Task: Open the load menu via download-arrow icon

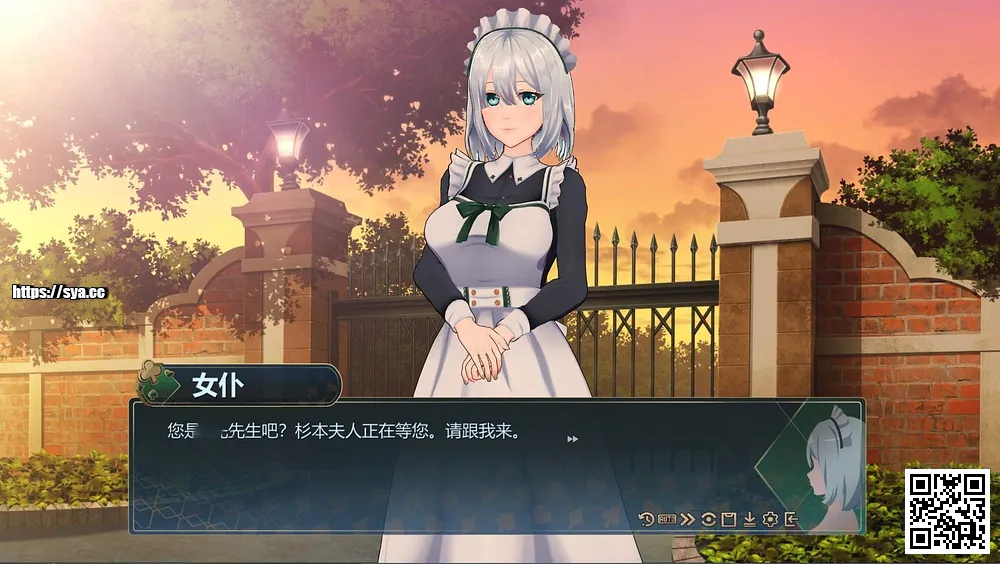Action: click(x=749, y=519)
